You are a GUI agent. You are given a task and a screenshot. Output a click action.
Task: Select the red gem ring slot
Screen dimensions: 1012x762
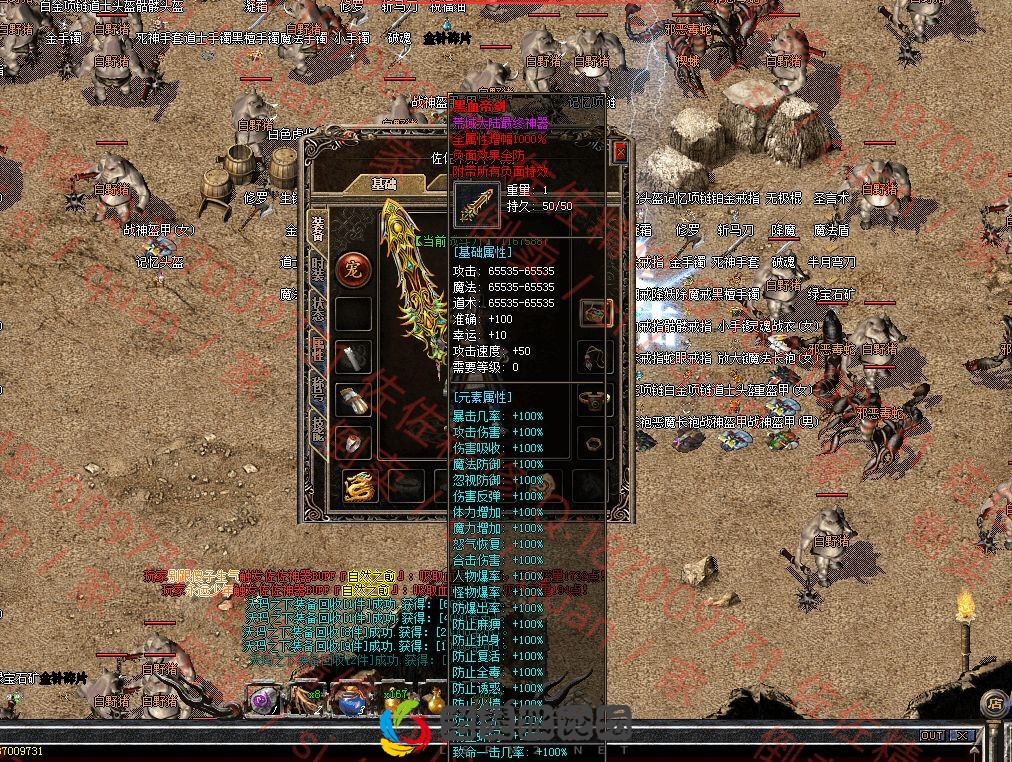[353, 442]
